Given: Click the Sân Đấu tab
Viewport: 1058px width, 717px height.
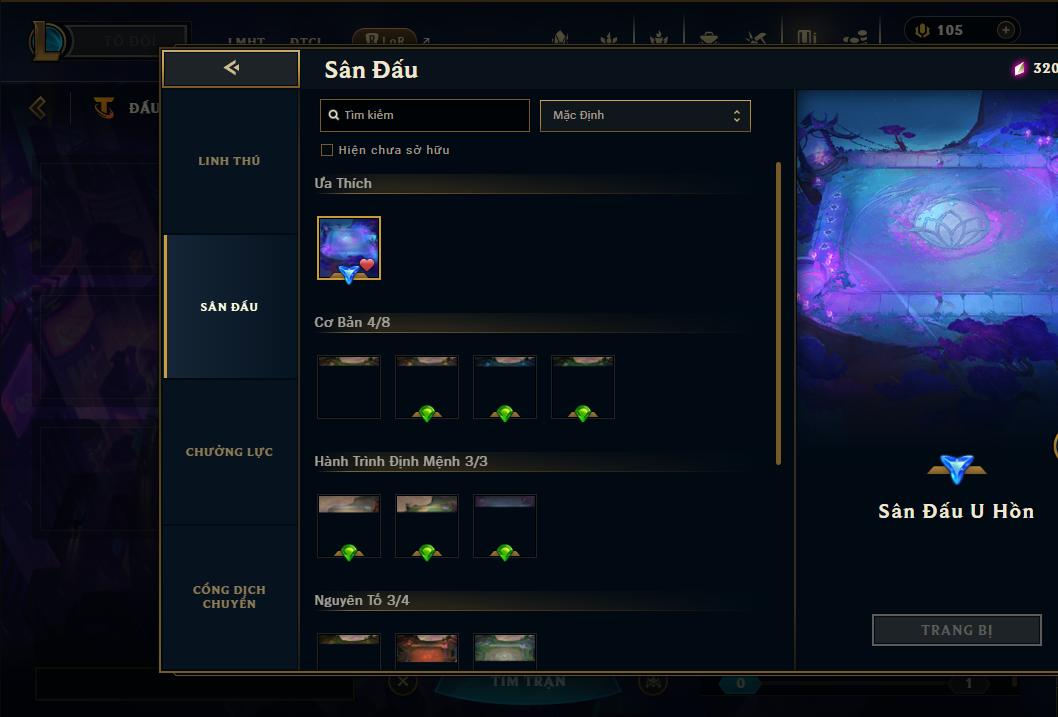Looking at the screenshot, I should 229,307.
